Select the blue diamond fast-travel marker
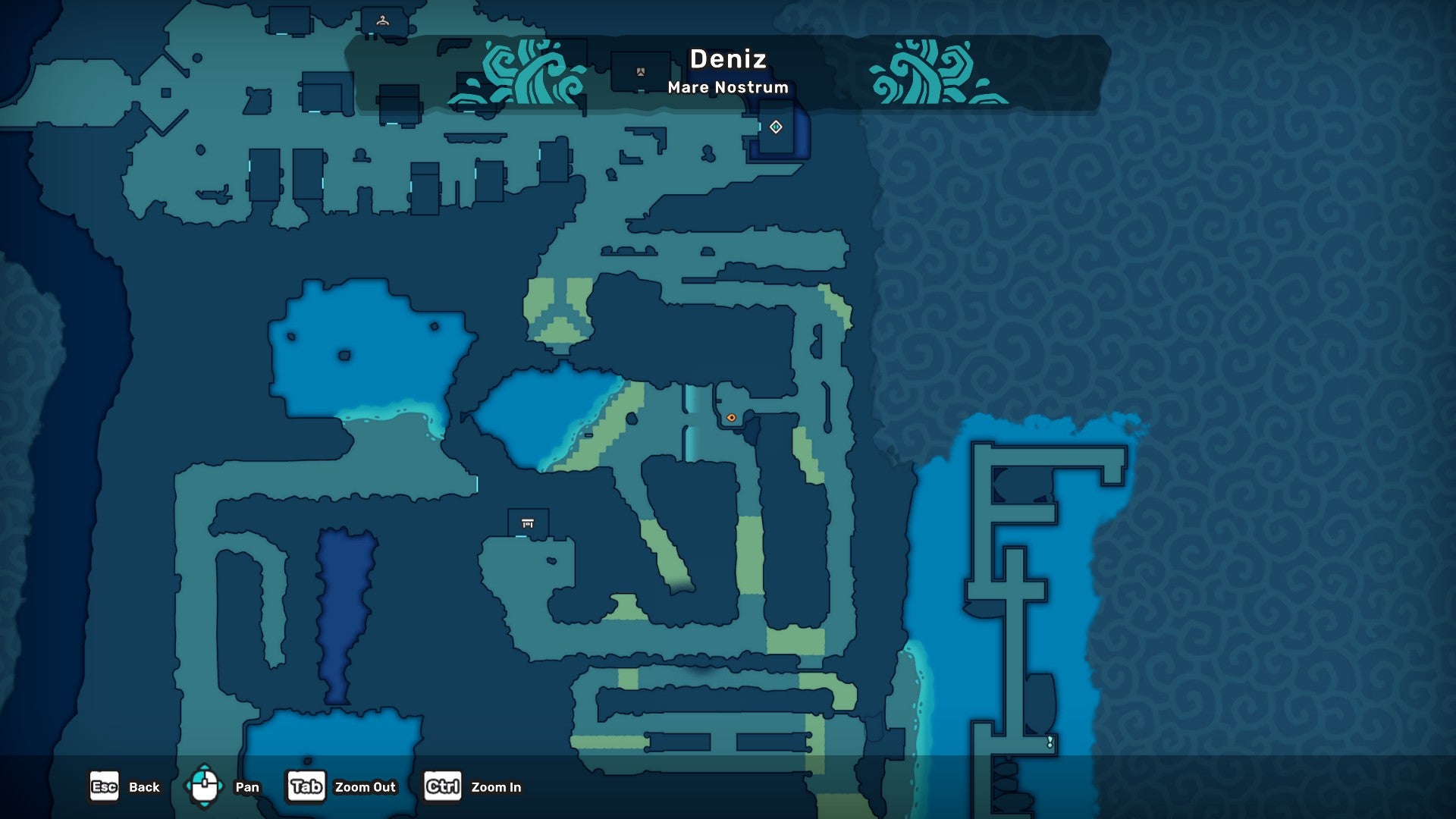The height and width of the screenshot is (819, 1456). point(775,127)
